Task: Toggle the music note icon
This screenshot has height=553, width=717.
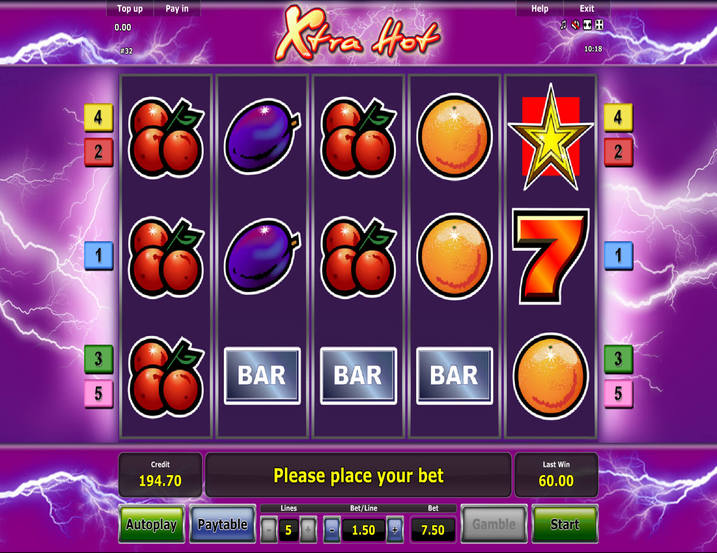Action: (x=564, y=25)
